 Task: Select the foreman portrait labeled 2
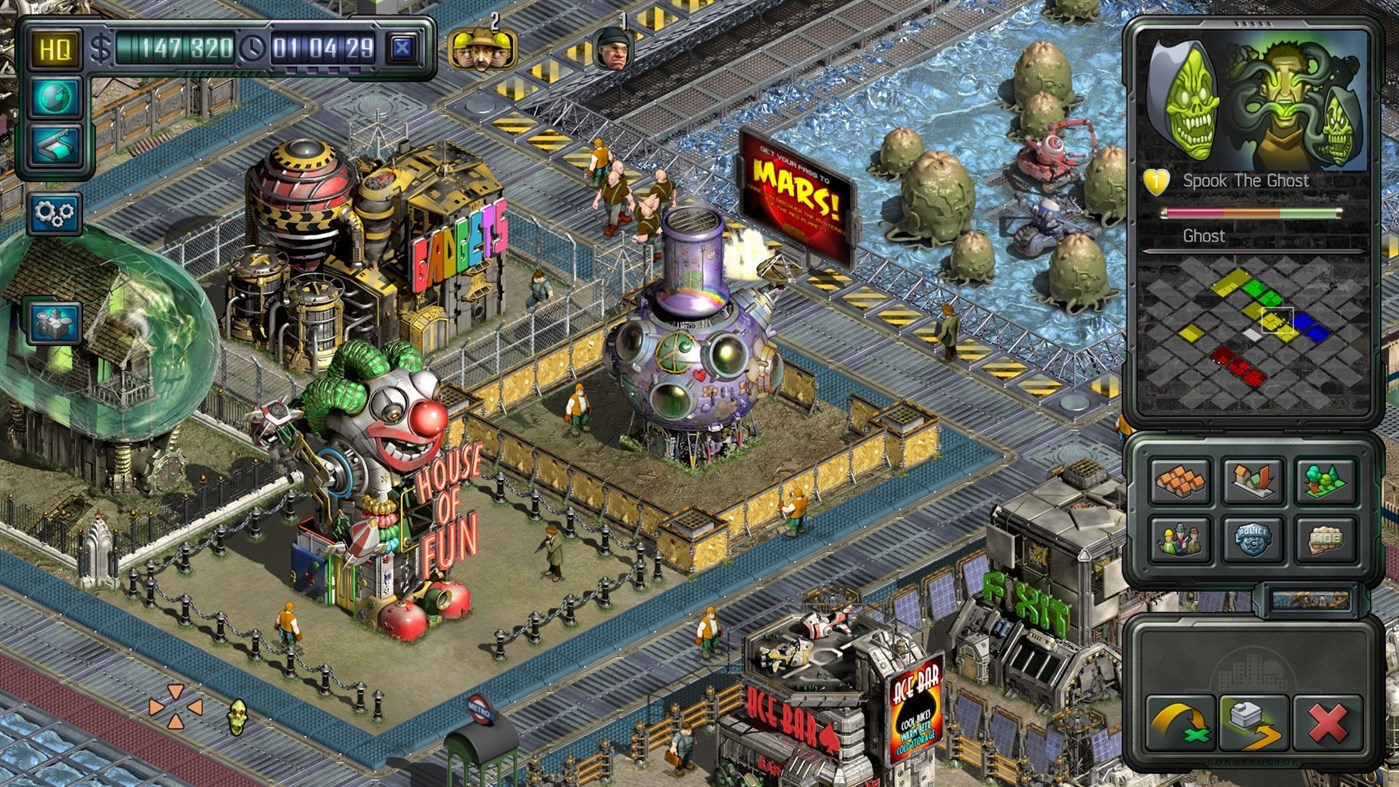481,49
